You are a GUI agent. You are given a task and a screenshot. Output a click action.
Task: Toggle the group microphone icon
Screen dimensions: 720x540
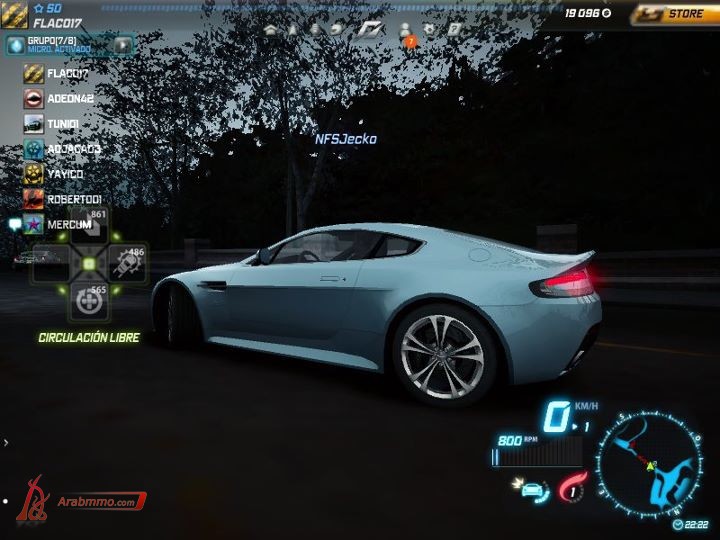[x=15, y=44]
